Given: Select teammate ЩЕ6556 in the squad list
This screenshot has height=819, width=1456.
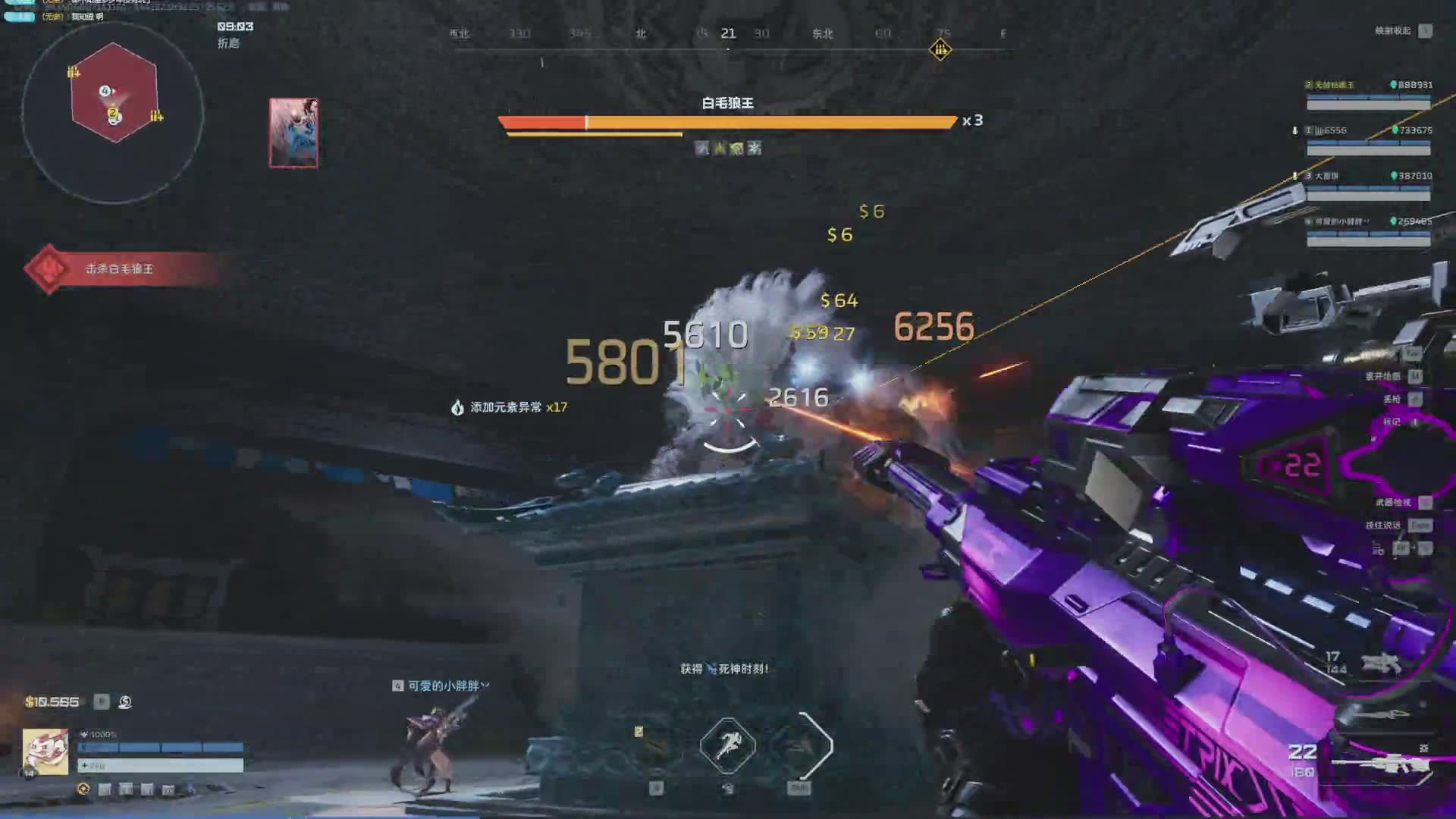Looking at the screenshot, I should pos(1368,140).
